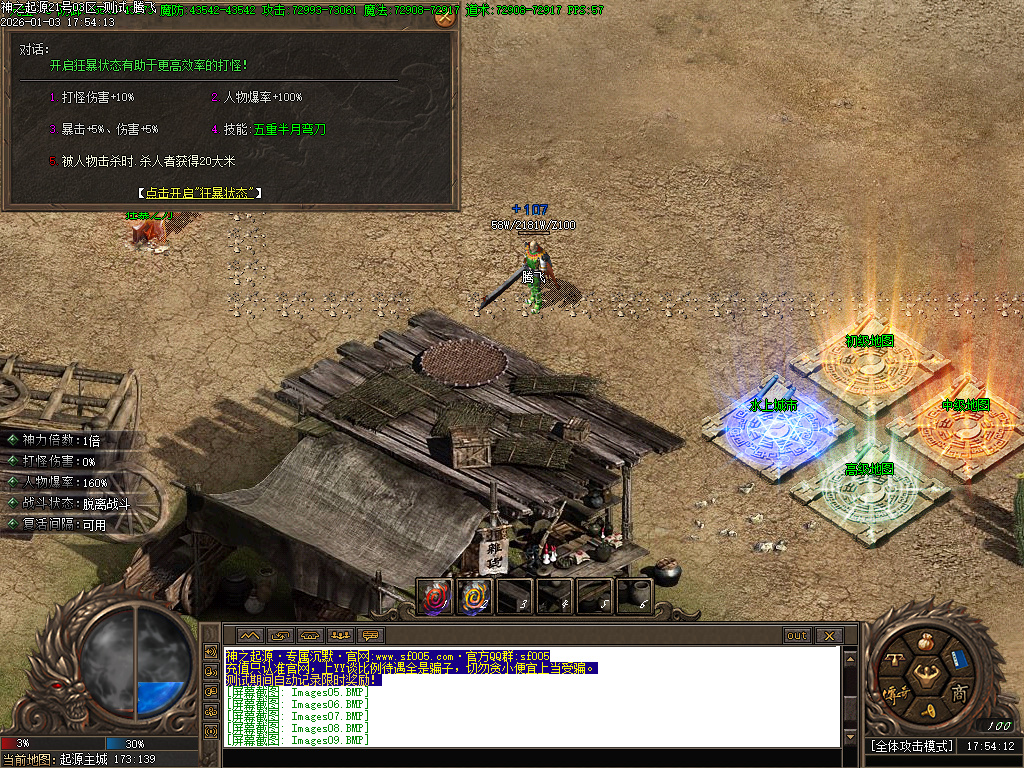The image size is (1024, 768).
Task: Use the red swirl skill in hotbar slot 1
Action: point(435,597)
